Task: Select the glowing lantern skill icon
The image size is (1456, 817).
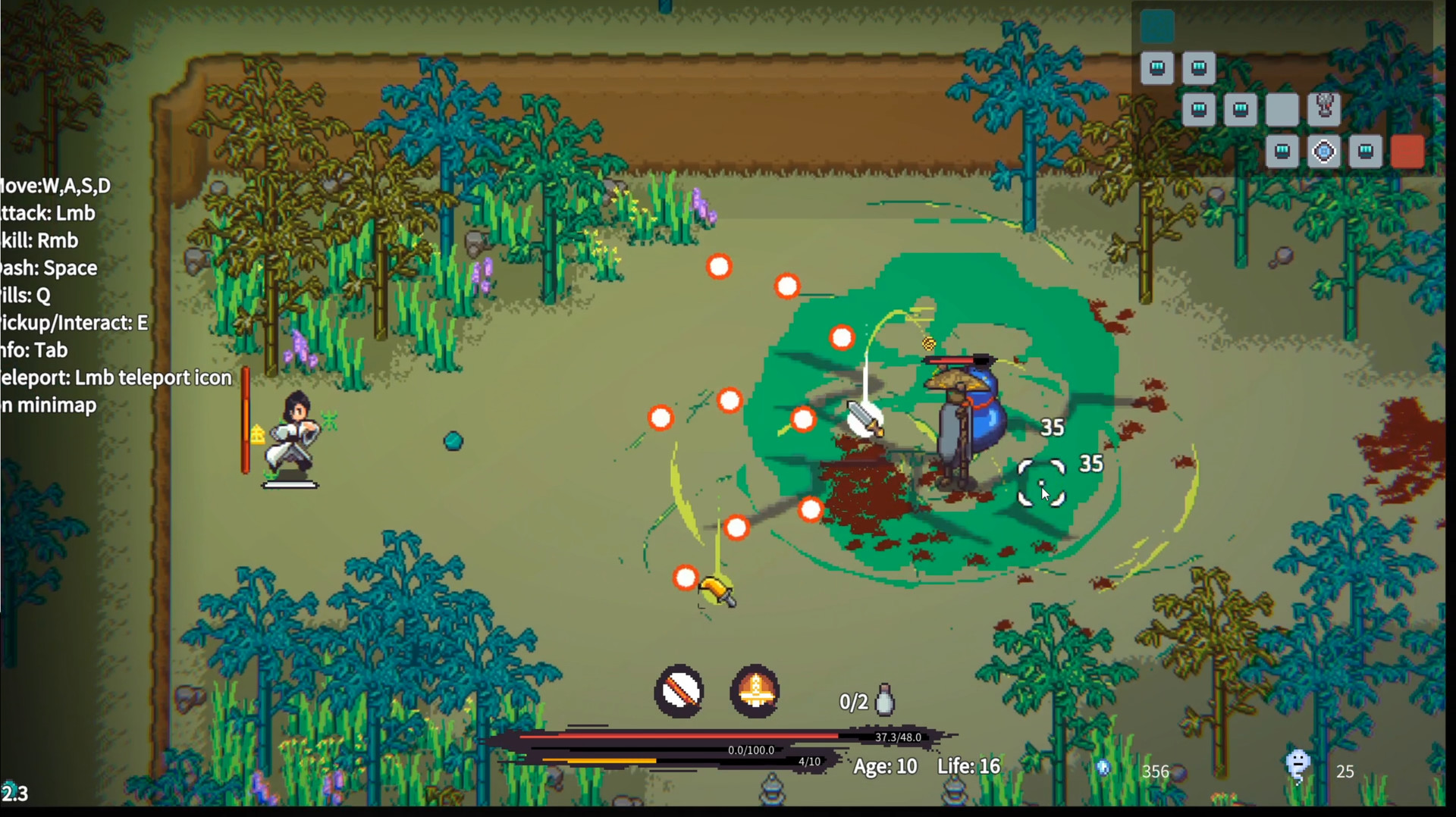Action: 755,692
